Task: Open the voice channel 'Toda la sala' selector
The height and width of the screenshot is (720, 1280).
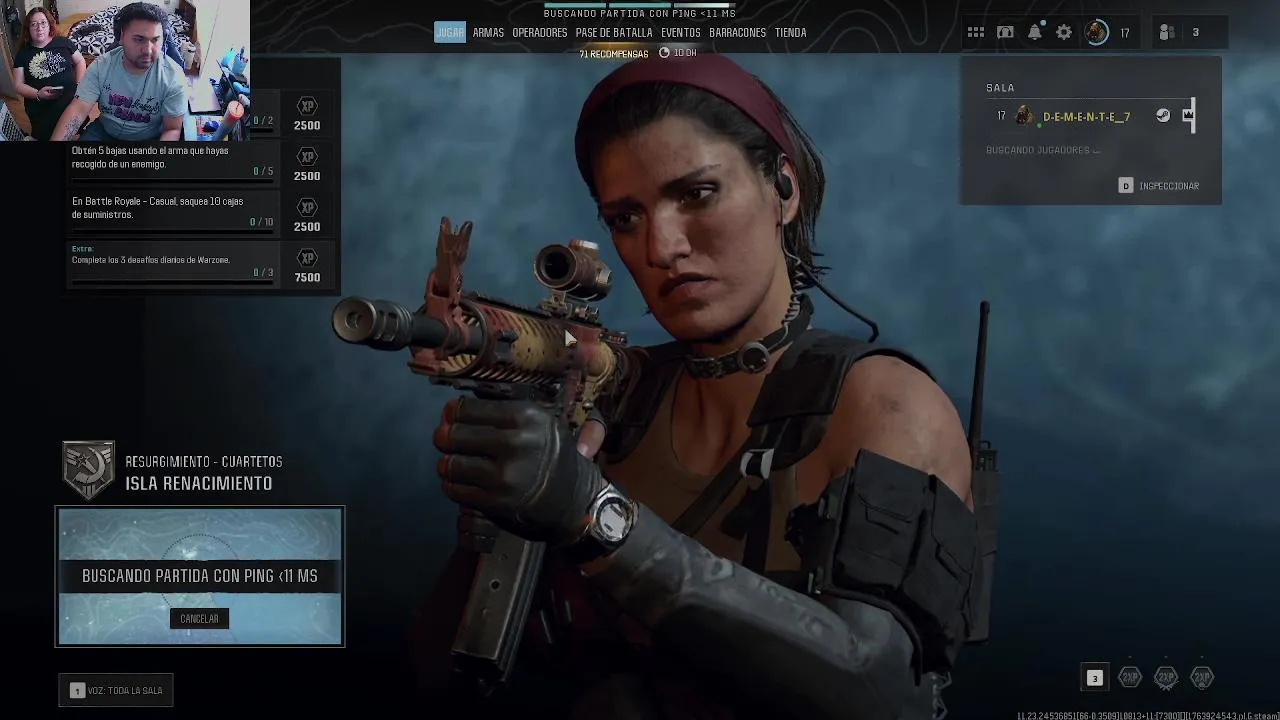Action: [116, 691]
